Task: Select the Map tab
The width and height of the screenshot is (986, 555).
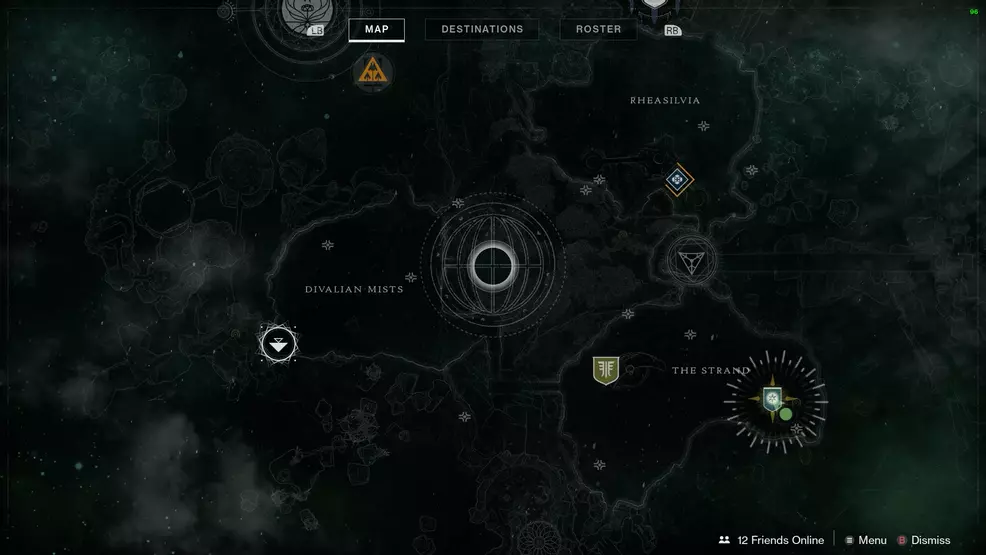Action: click(x=376, y=29)
